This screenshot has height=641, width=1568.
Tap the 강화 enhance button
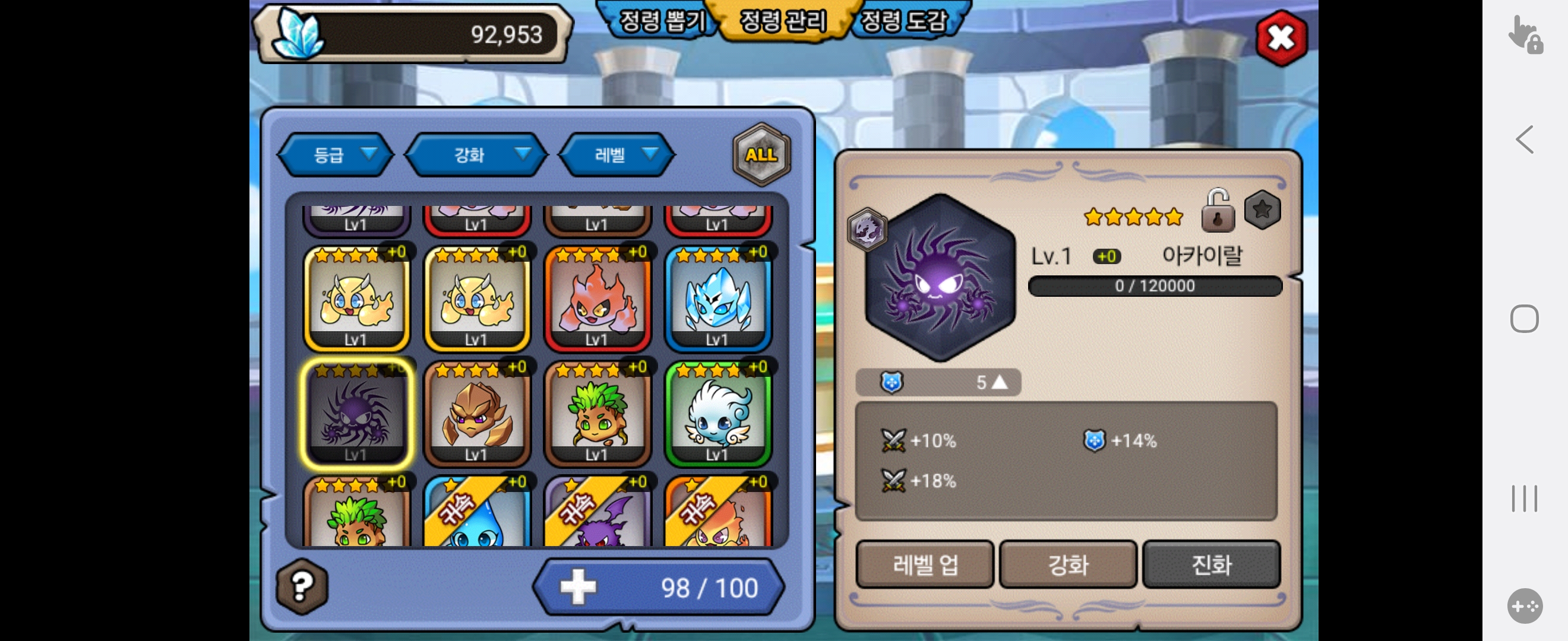[x=1068, y=564]
